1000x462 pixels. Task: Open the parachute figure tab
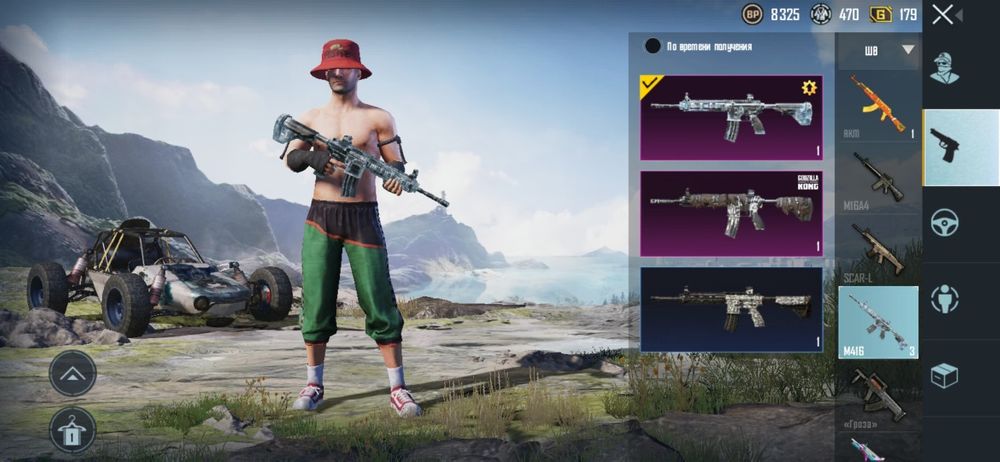pos(945,298)
